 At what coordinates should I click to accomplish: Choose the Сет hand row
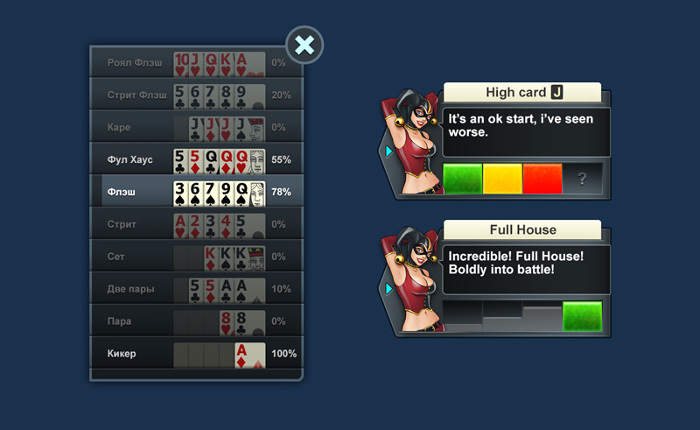[195, 256]
